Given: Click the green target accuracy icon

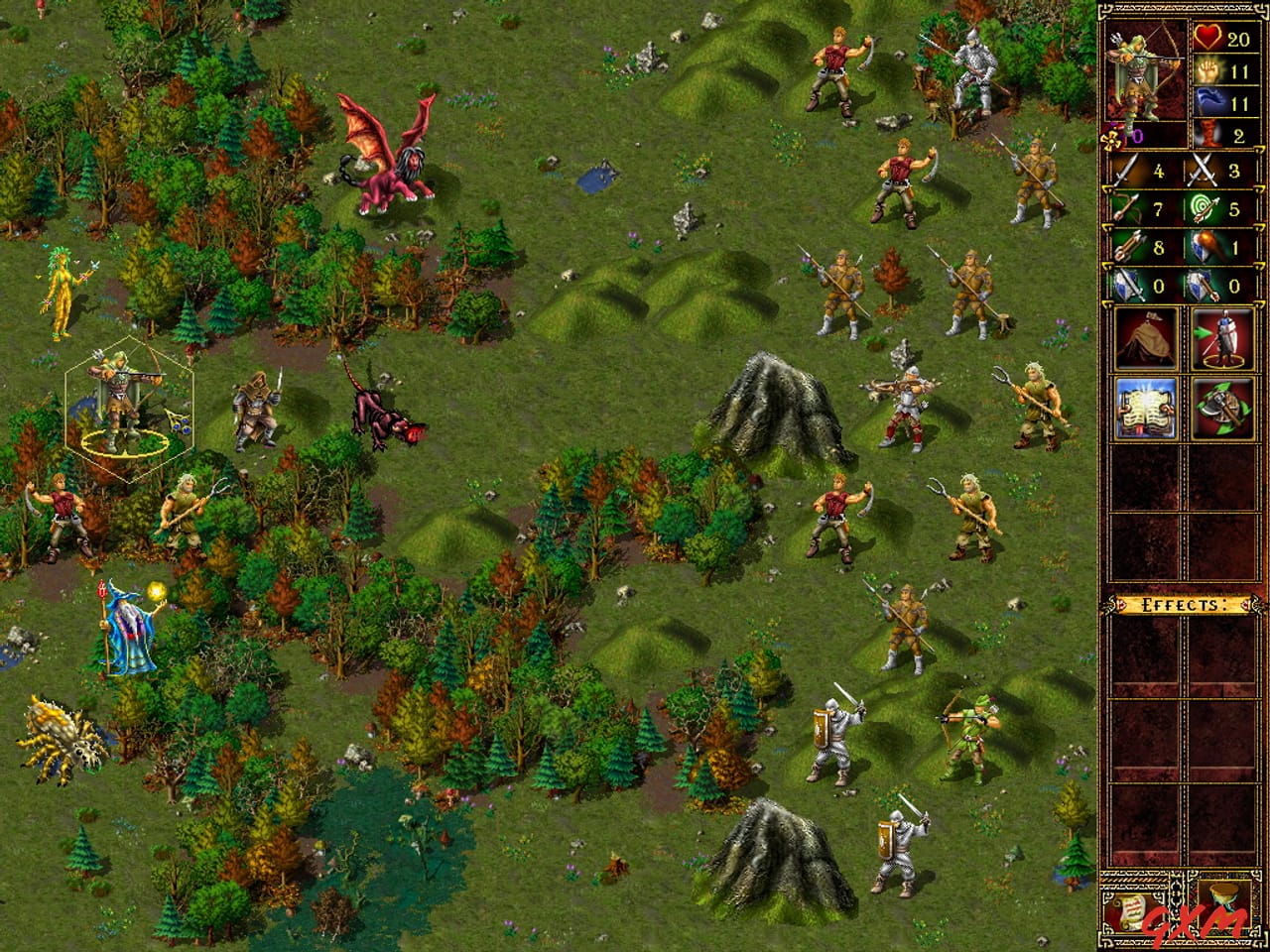Looking at the screenshot, I should coord(1204,206).
